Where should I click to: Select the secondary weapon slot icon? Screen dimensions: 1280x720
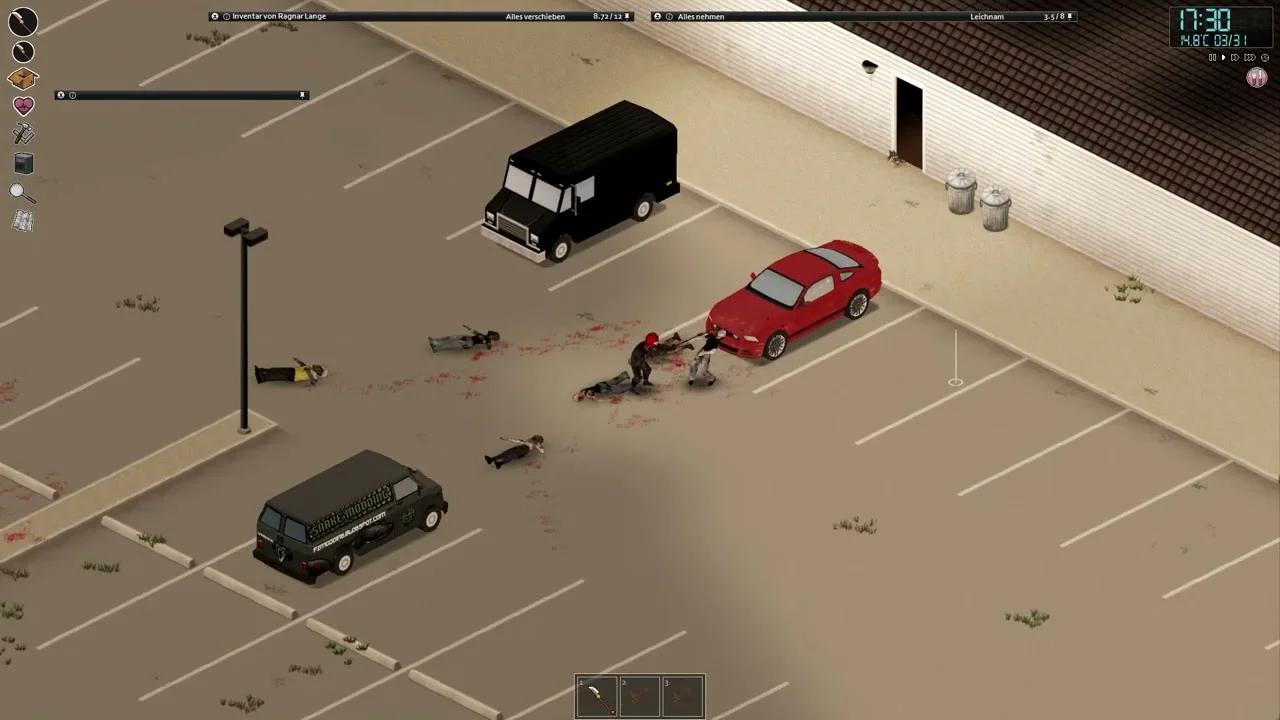point(23,51)
